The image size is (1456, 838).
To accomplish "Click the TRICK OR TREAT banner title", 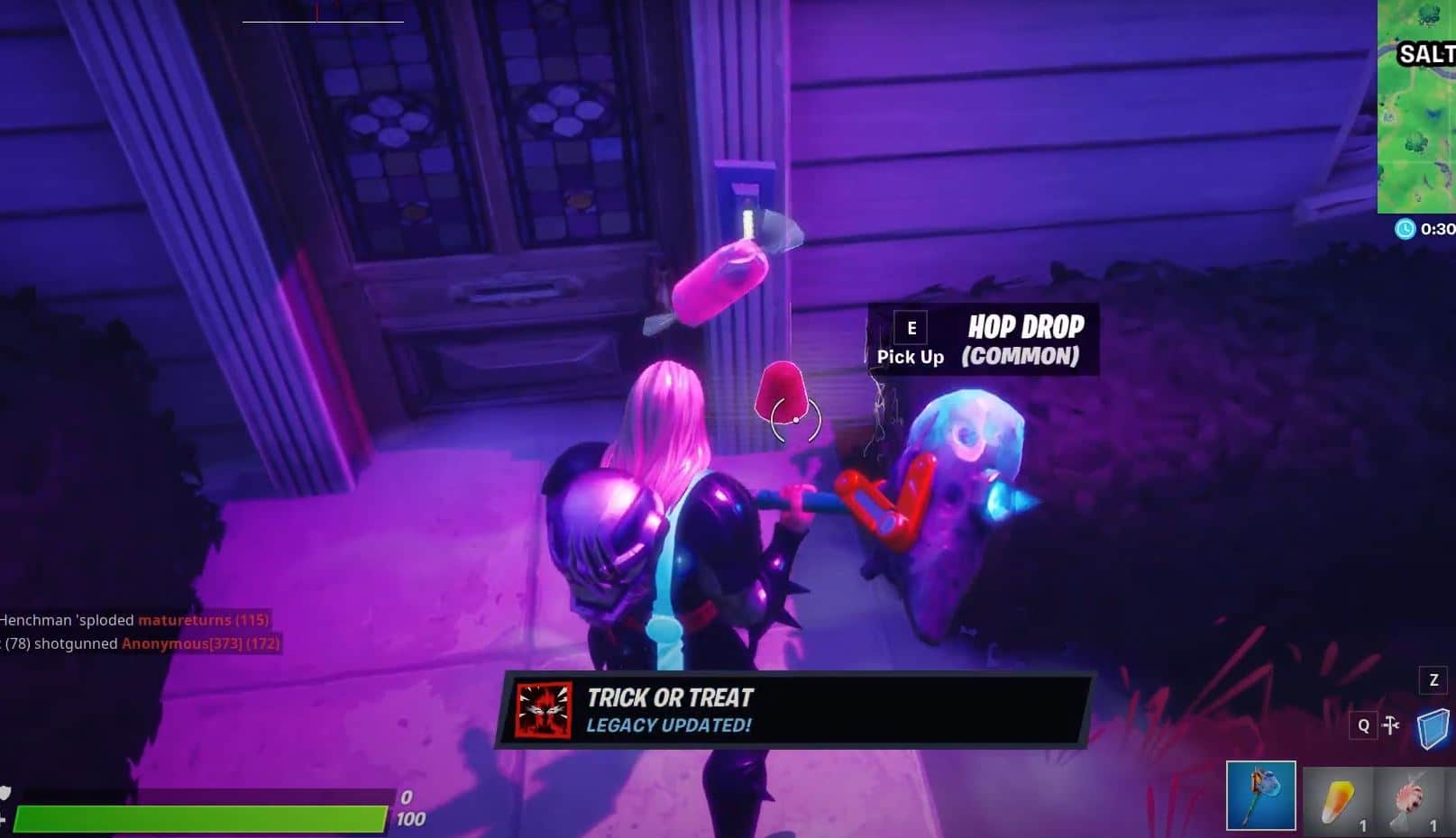I will (672, 697).
